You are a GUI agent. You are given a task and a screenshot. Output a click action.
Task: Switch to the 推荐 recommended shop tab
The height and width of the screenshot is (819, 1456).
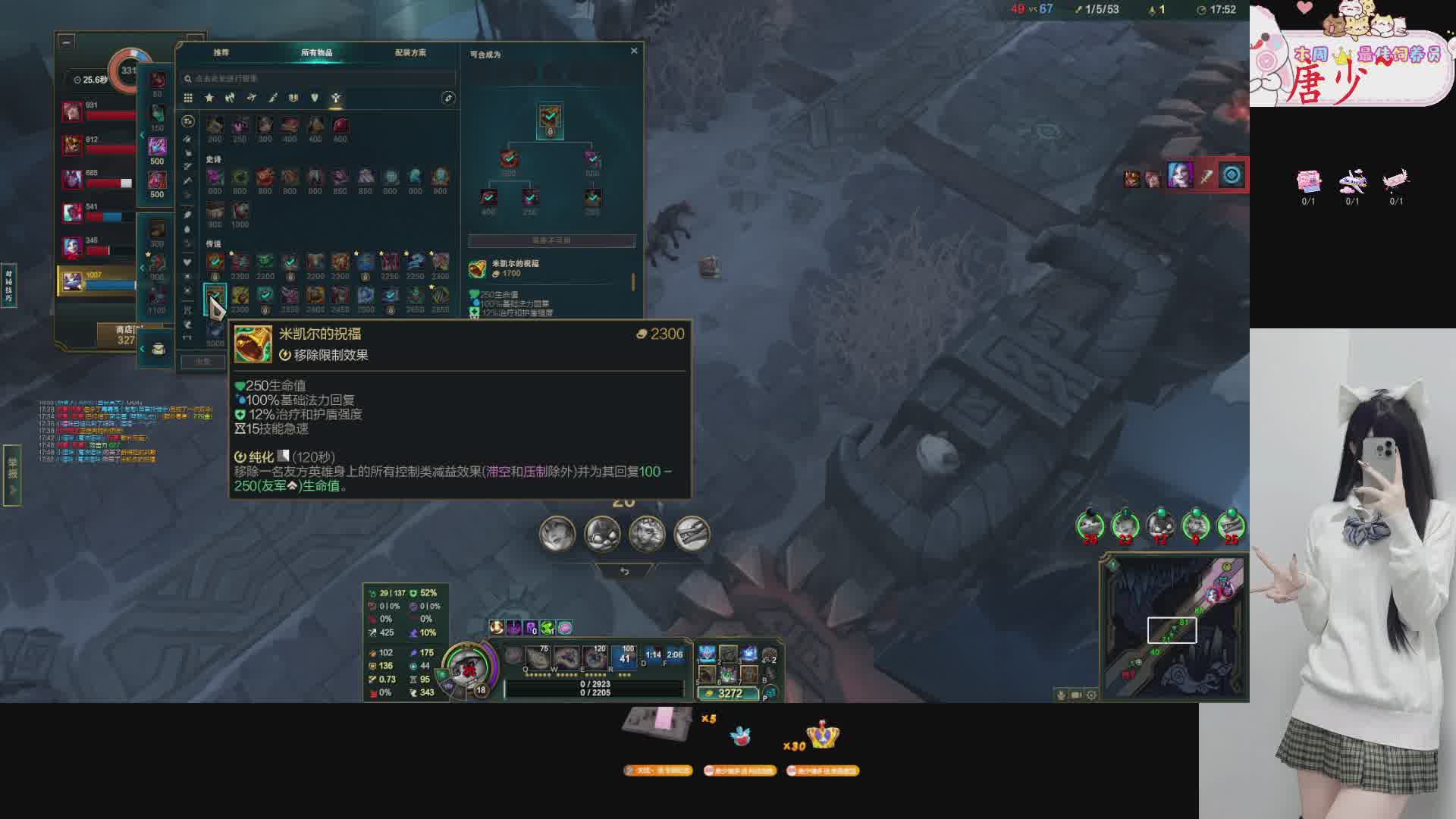point(221,52)
